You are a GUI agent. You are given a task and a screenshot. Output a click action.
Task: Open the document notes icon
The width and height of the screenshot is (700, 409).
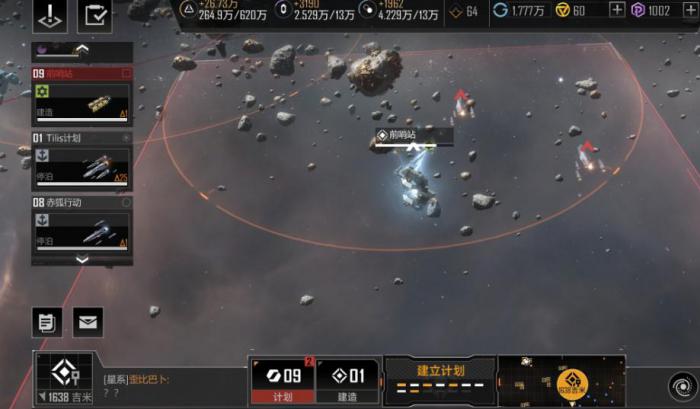[x=46, y=322]
